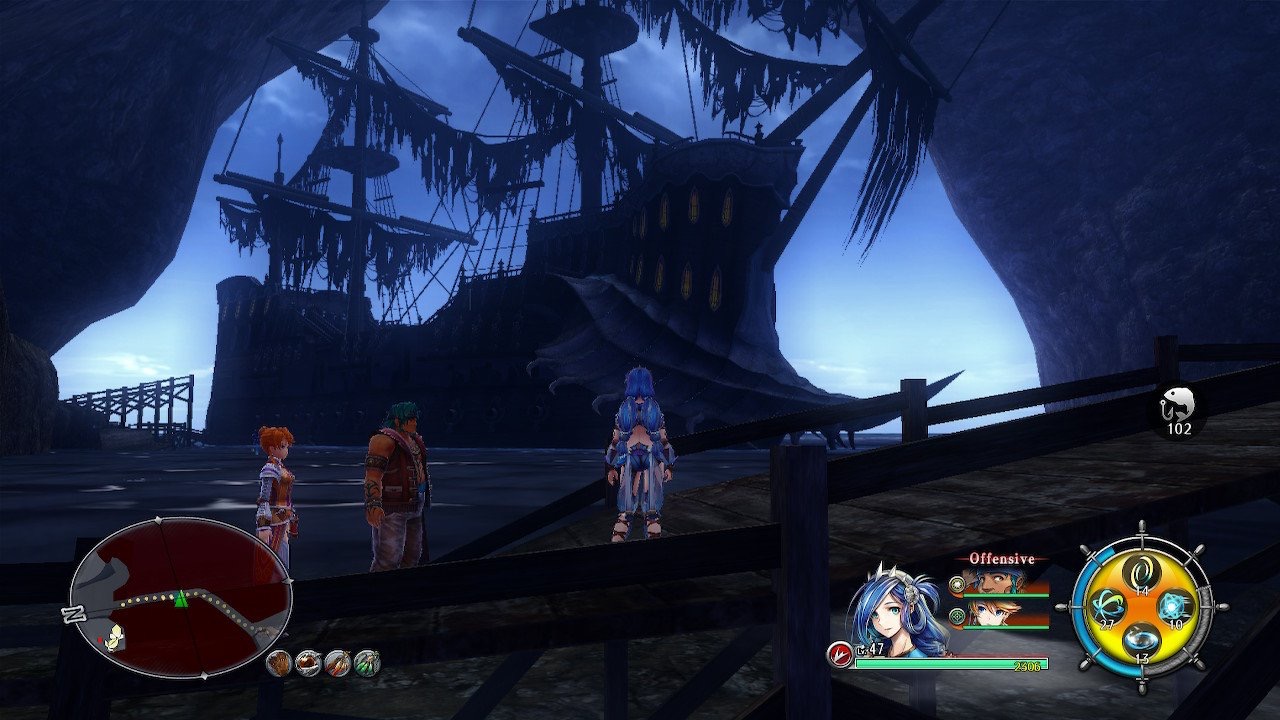The height and width of the screenshot is (720, 1280).
Task: Select the blue-haired character portrait
Action: pyautogui.click(x=895, y=612)
